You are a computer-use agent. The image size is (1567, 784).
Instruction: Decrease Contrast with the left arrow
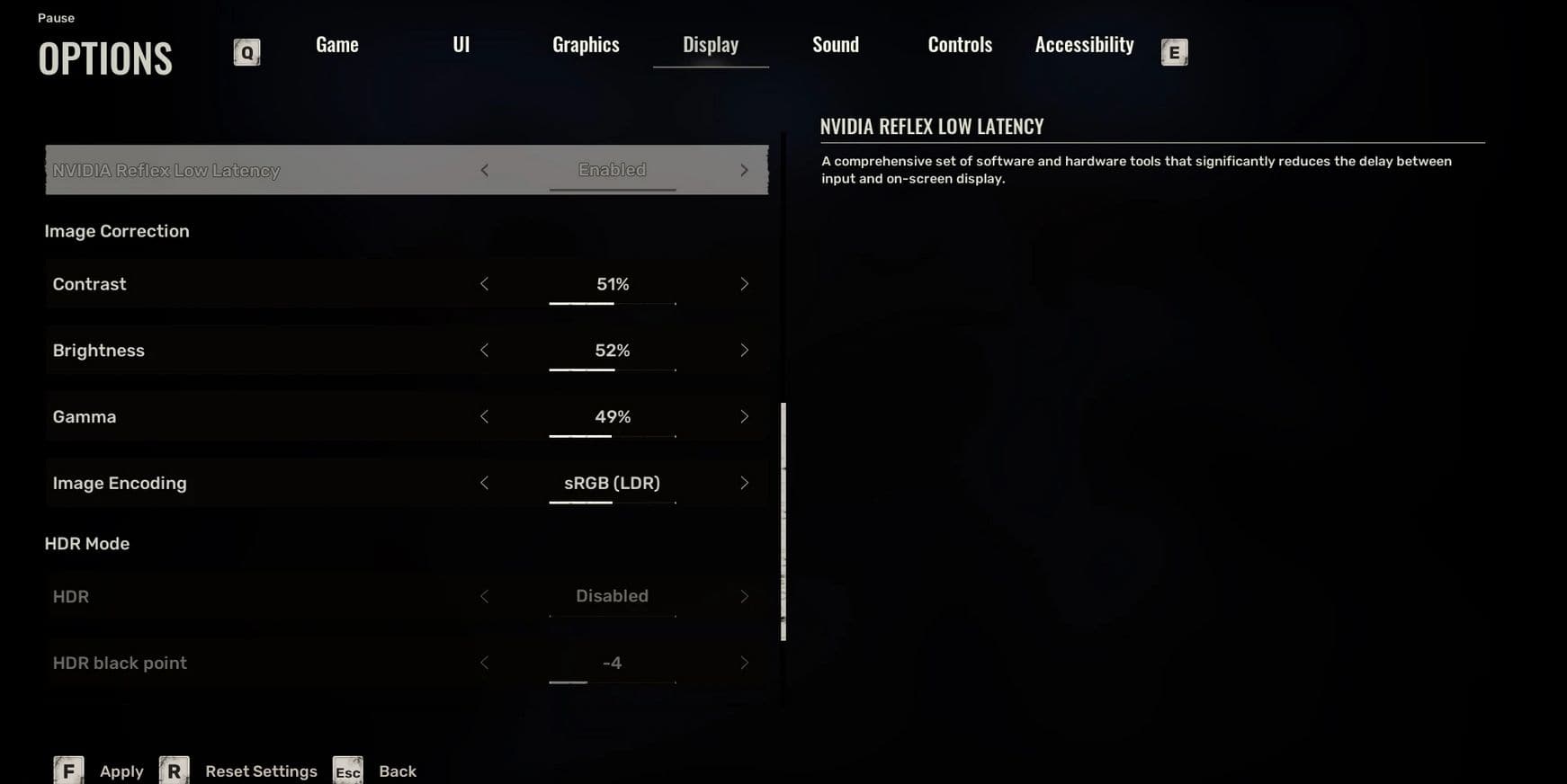484,284
